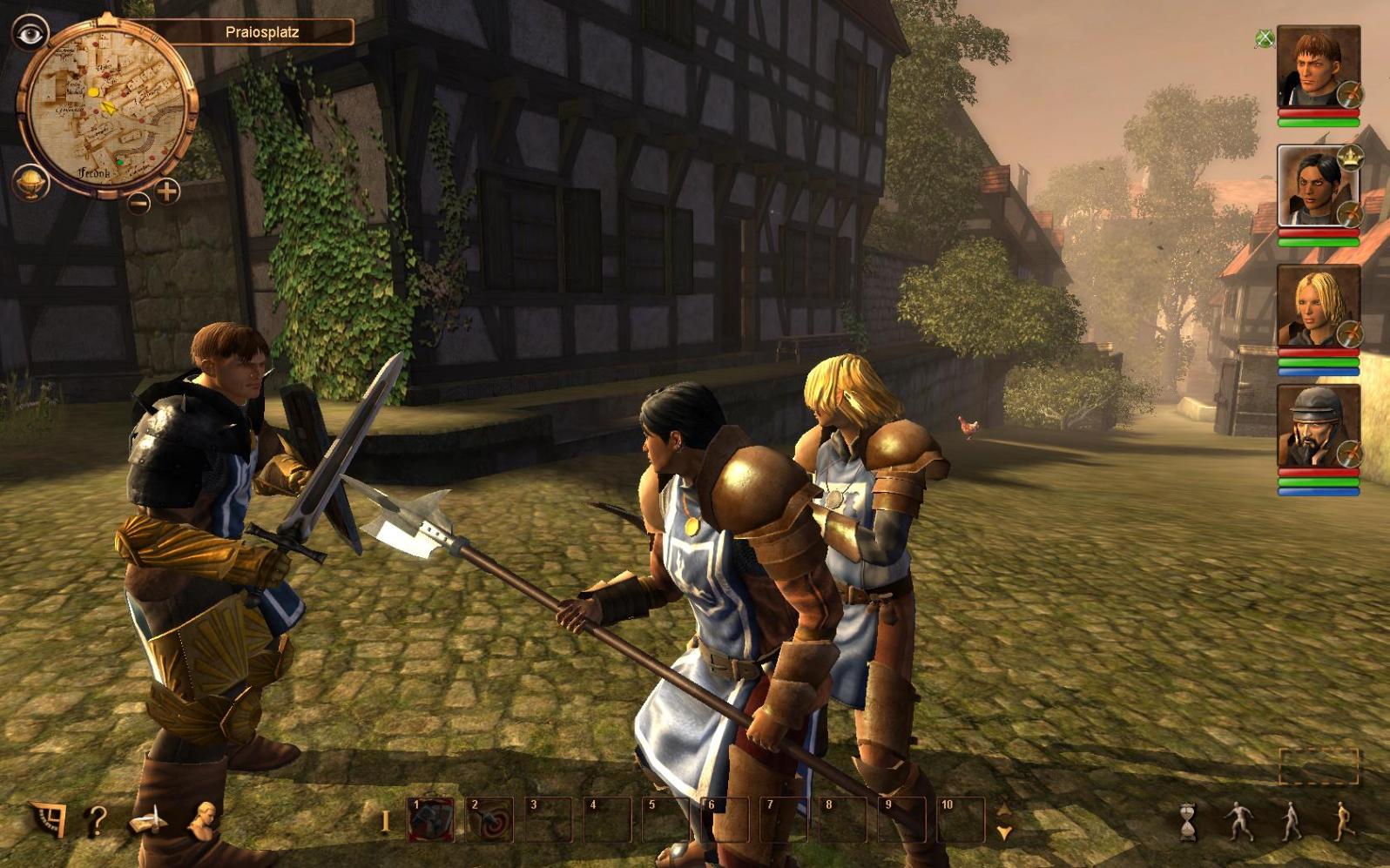Select the dark-haired leader portrait with crown

tap(1317, 186)
